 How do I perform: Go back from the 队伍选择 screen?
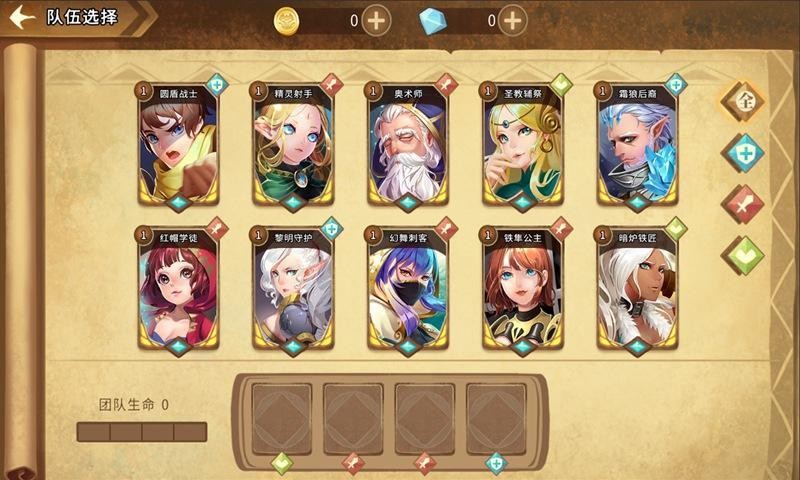pyautogui.click(x=22, y=17)
